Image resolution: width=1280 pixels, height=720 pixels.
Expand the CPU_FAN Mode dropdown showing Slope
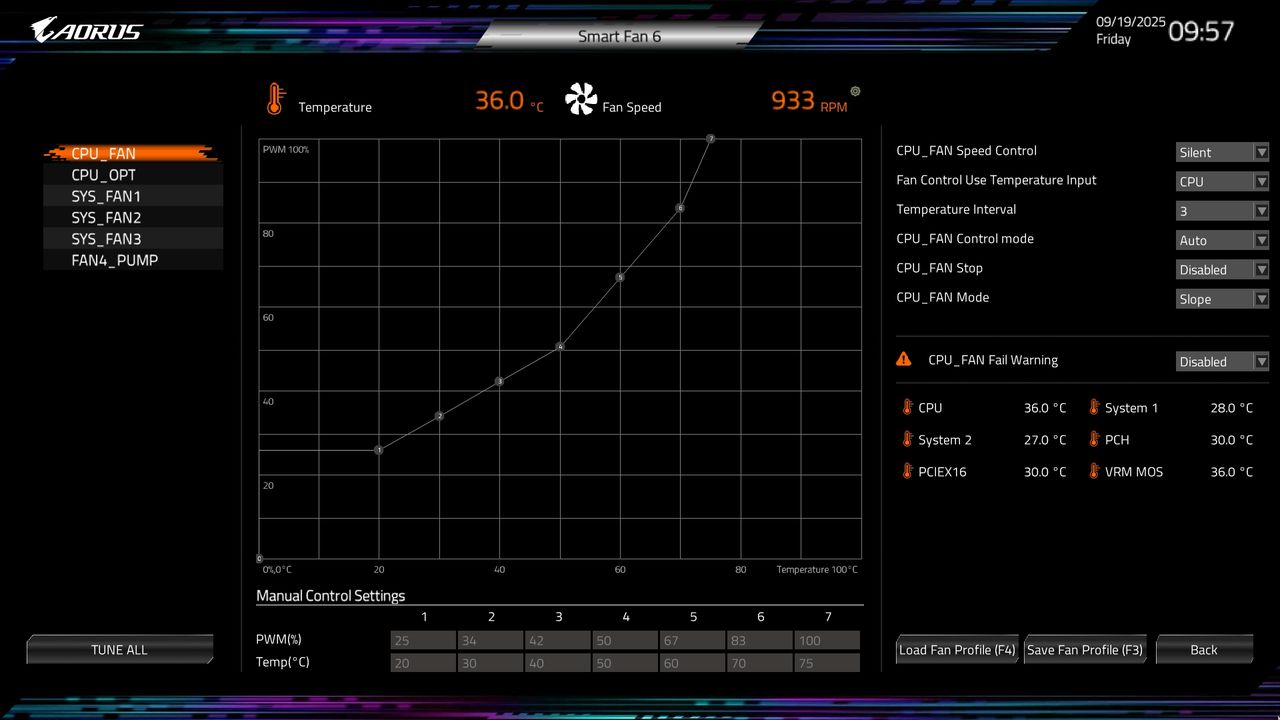click(1221, 299)
